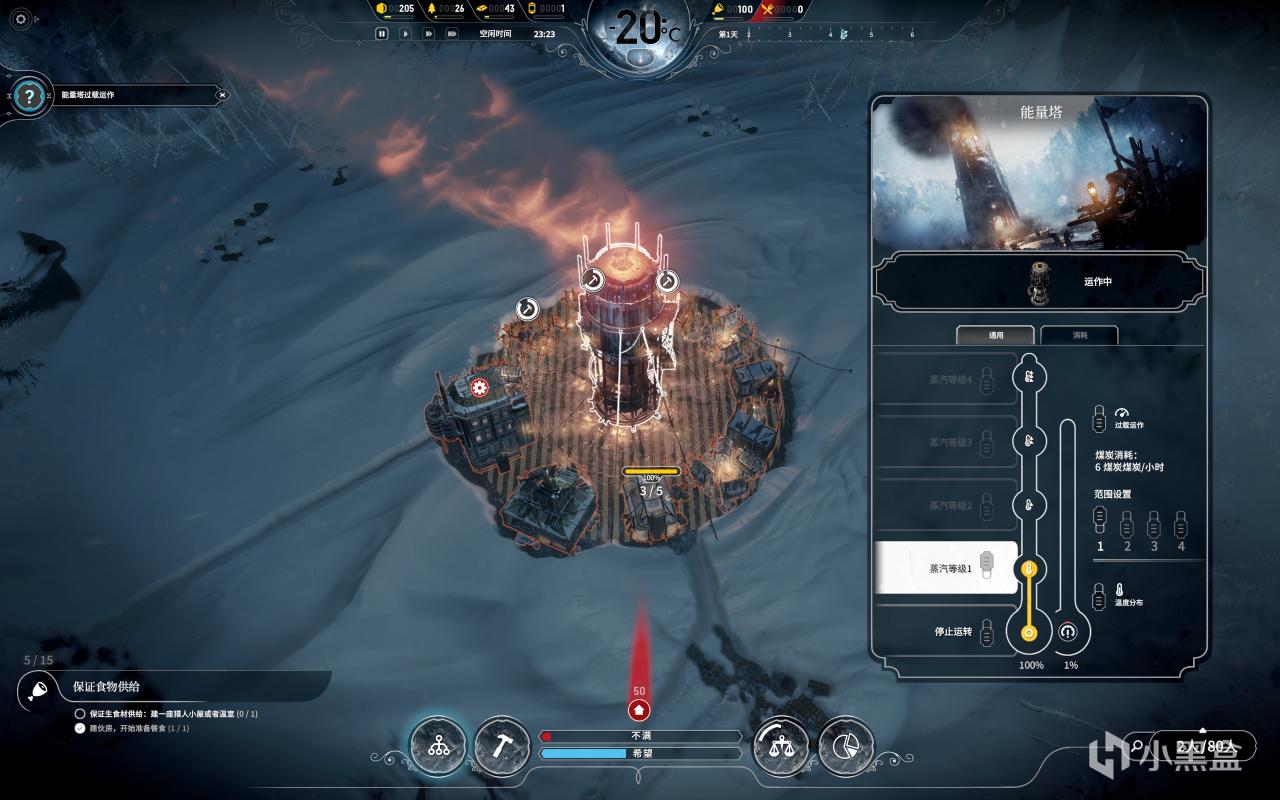Set generator range to level 2
Screen dimensions: 1280x800
coord(1127,524)
